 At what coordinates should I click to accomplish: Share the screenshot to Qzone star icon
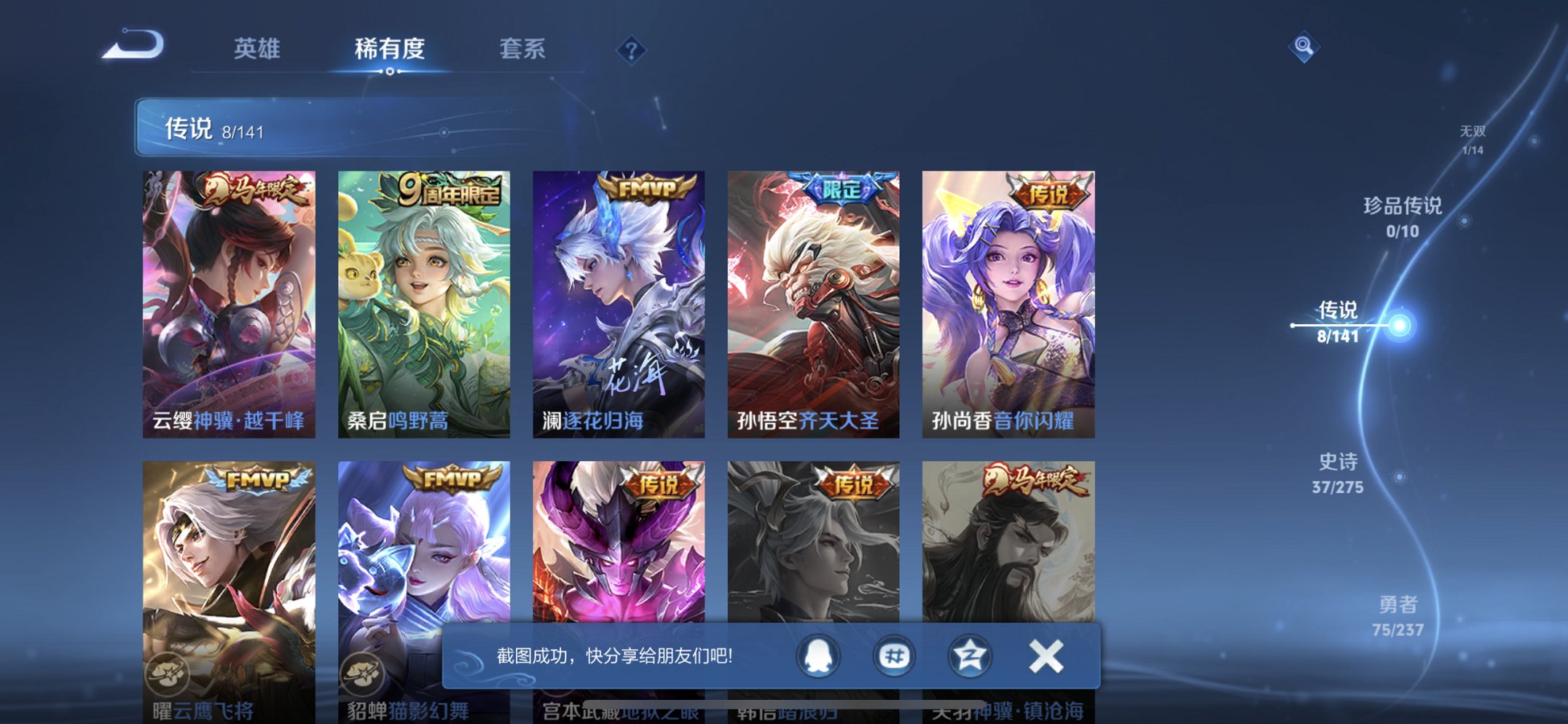coord(968,656)
